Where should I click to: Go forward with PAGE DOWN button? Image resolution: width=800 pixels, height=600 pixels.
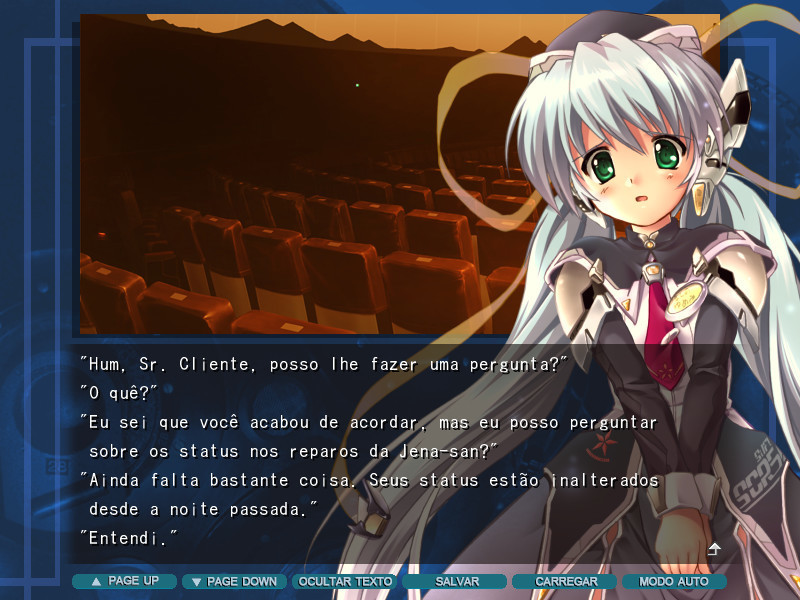234,581
